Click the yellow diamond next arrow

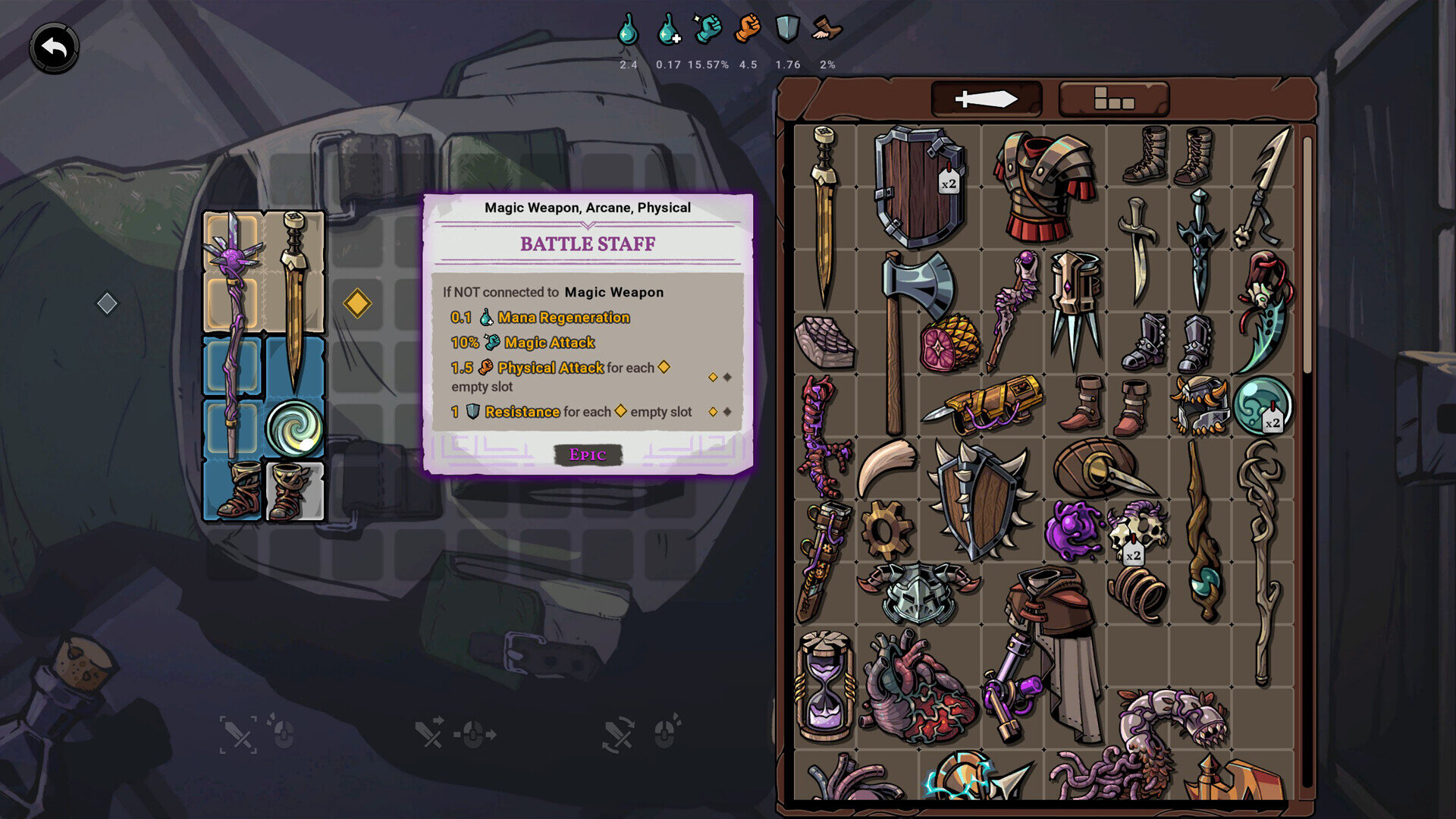pos(357,303)
